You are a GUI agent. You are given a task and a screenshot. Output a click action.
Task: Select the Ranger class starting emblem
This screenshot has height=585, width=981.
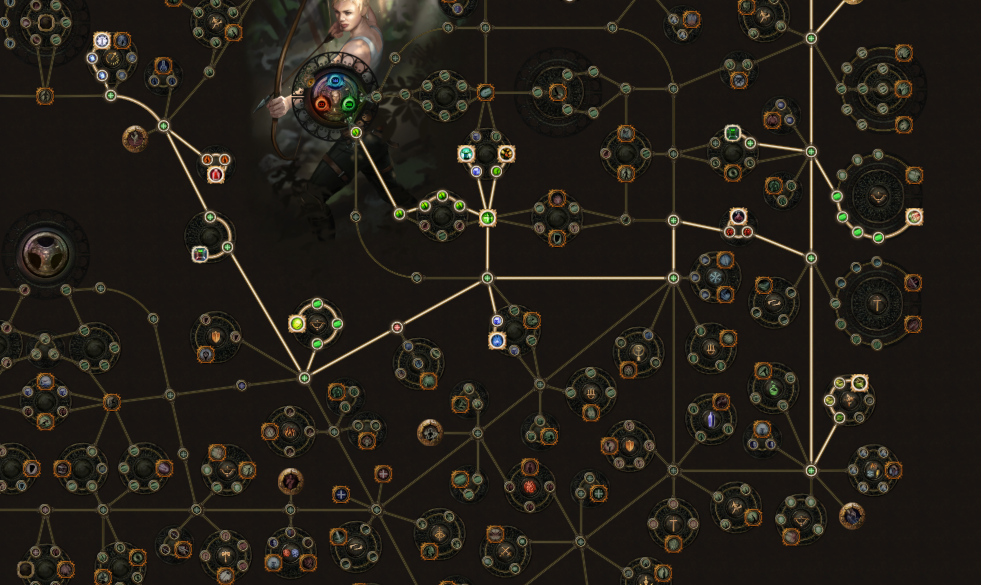pyautogui.click(x=334, y=92)
